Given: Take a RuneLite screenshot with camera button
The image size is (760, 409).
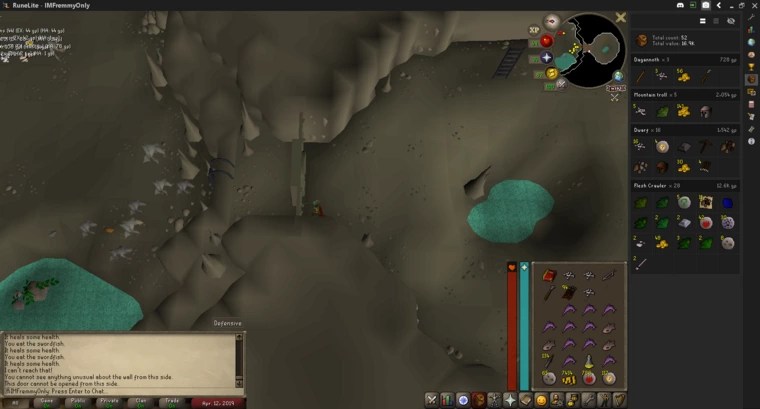Looking at the screenshot, I should pyautogui.click(x=705, y=6).
